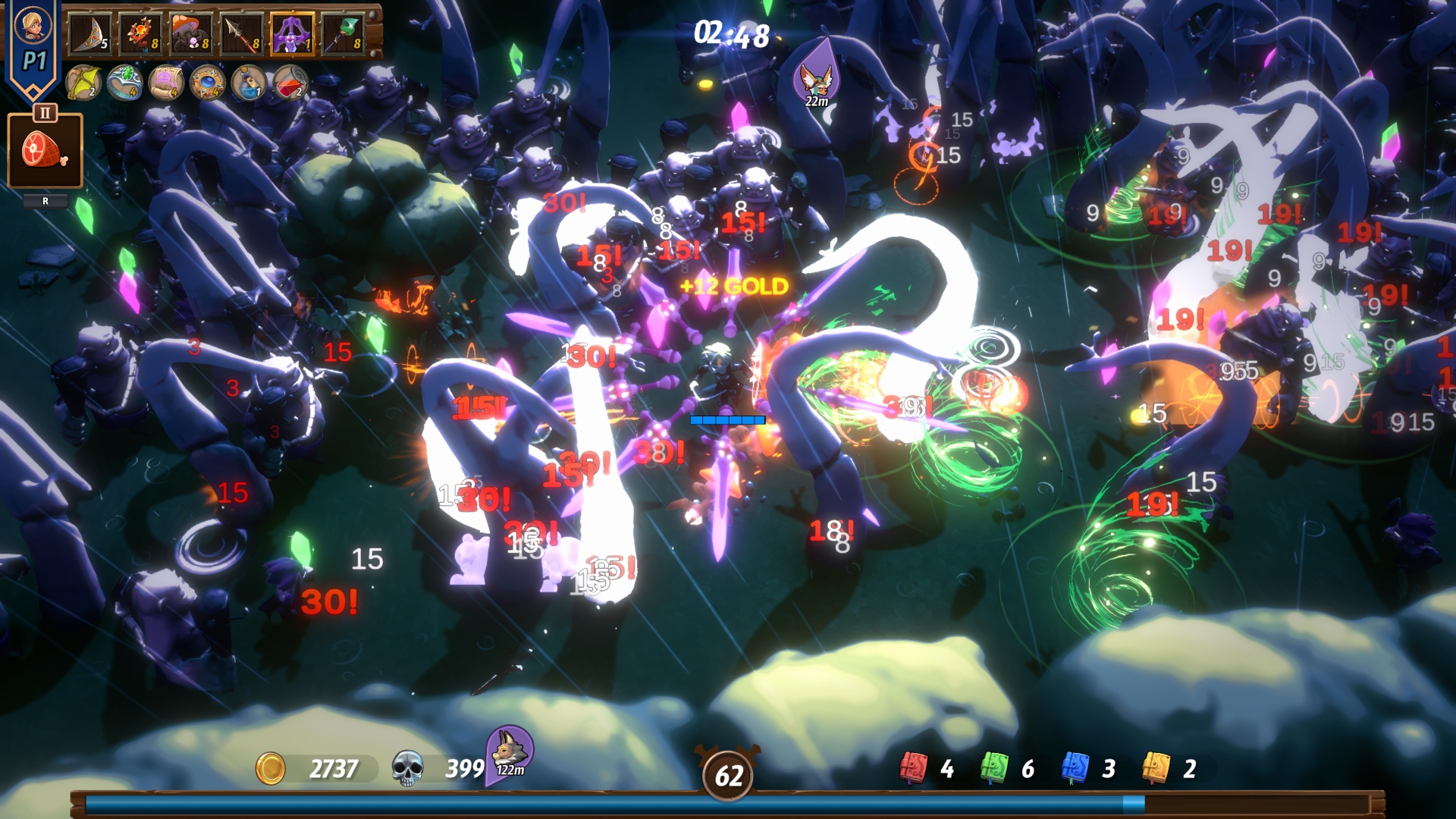The width and height of the screenshot is (1456, 819).
Task: Click the ham consumable in slot II
Action: (x=44, y=150)
